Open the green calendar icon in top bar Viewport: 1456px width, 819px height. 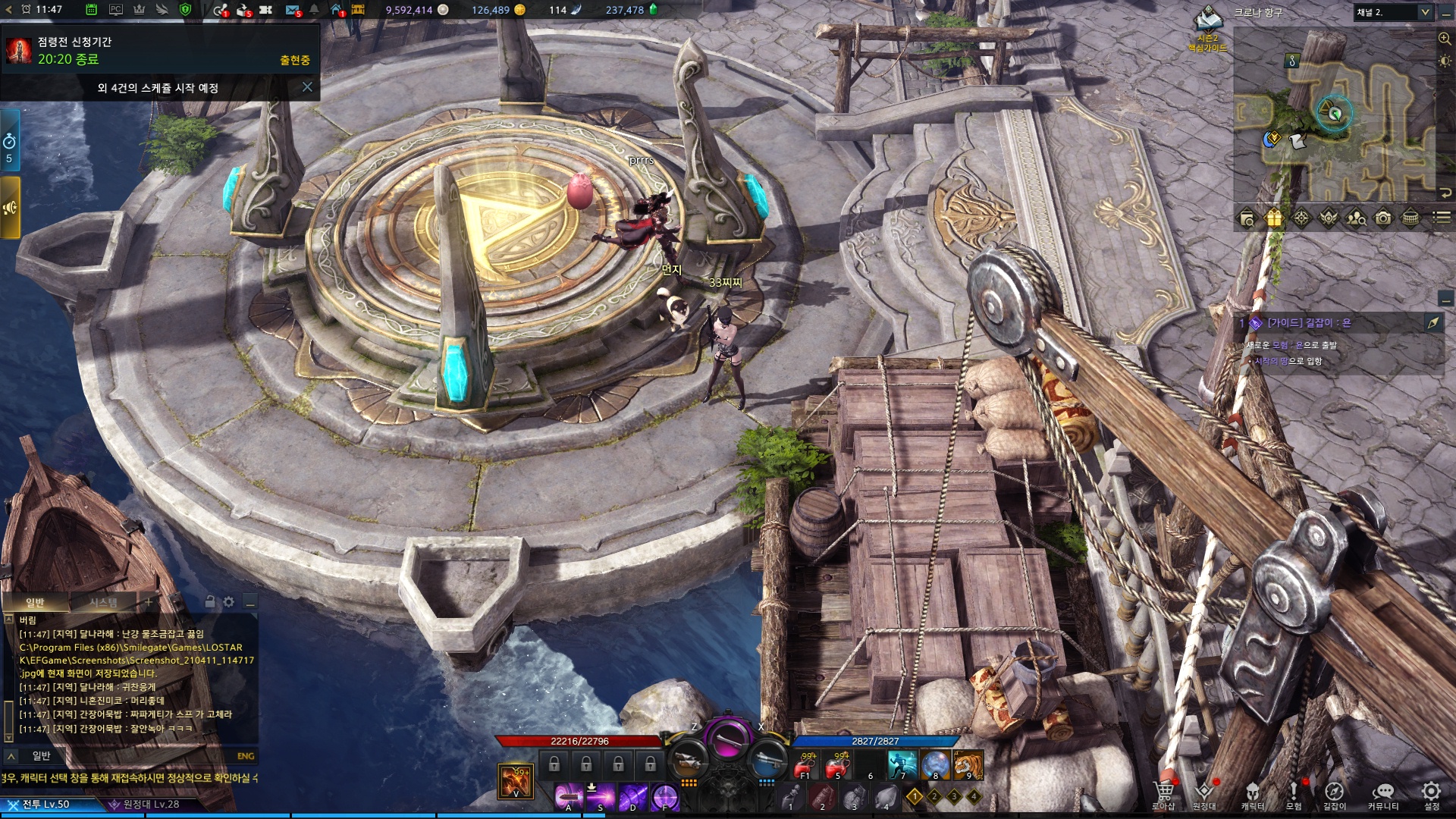[91, 10]
